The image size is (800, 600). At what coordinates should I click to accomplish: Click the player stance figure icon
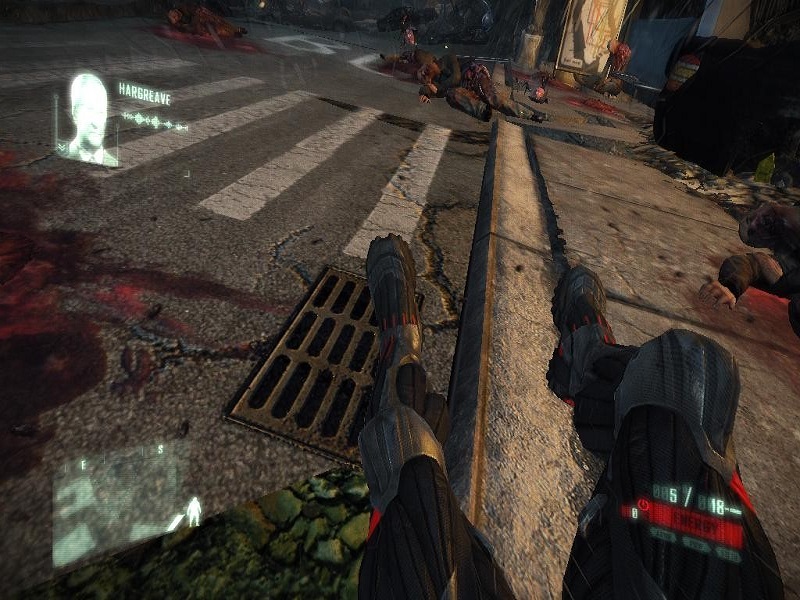click(192, 513)
